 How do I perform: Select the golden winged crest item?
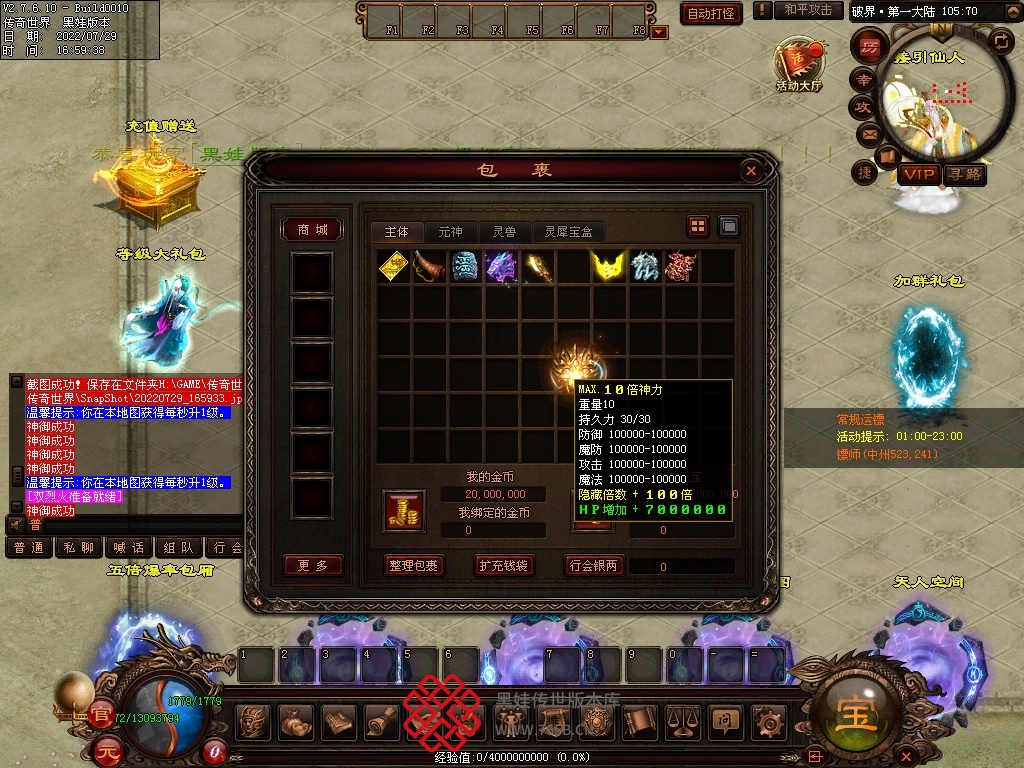tap(608, 266)
